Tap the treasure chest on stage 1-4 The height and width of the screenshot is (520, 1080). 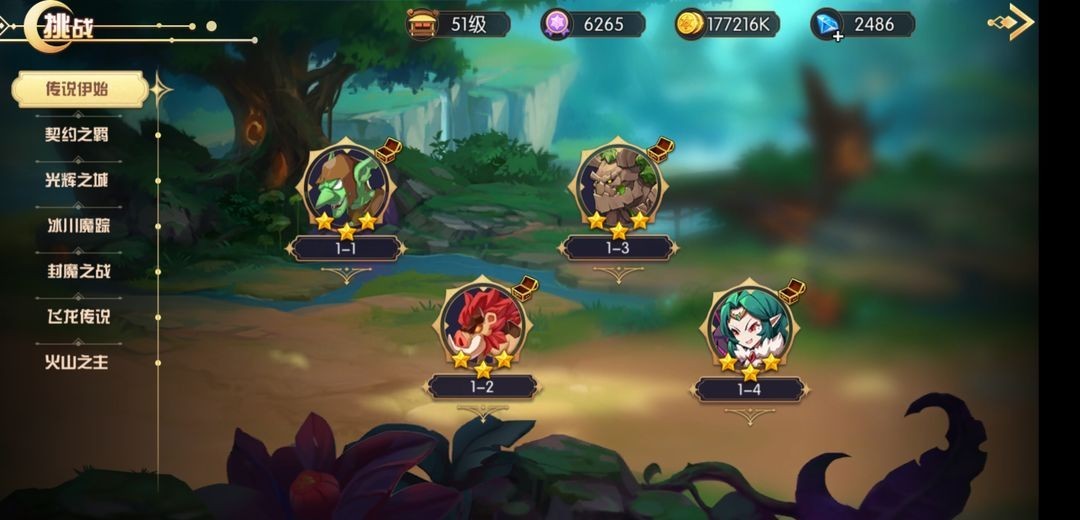pyautogui.click(x=792, y=291)
